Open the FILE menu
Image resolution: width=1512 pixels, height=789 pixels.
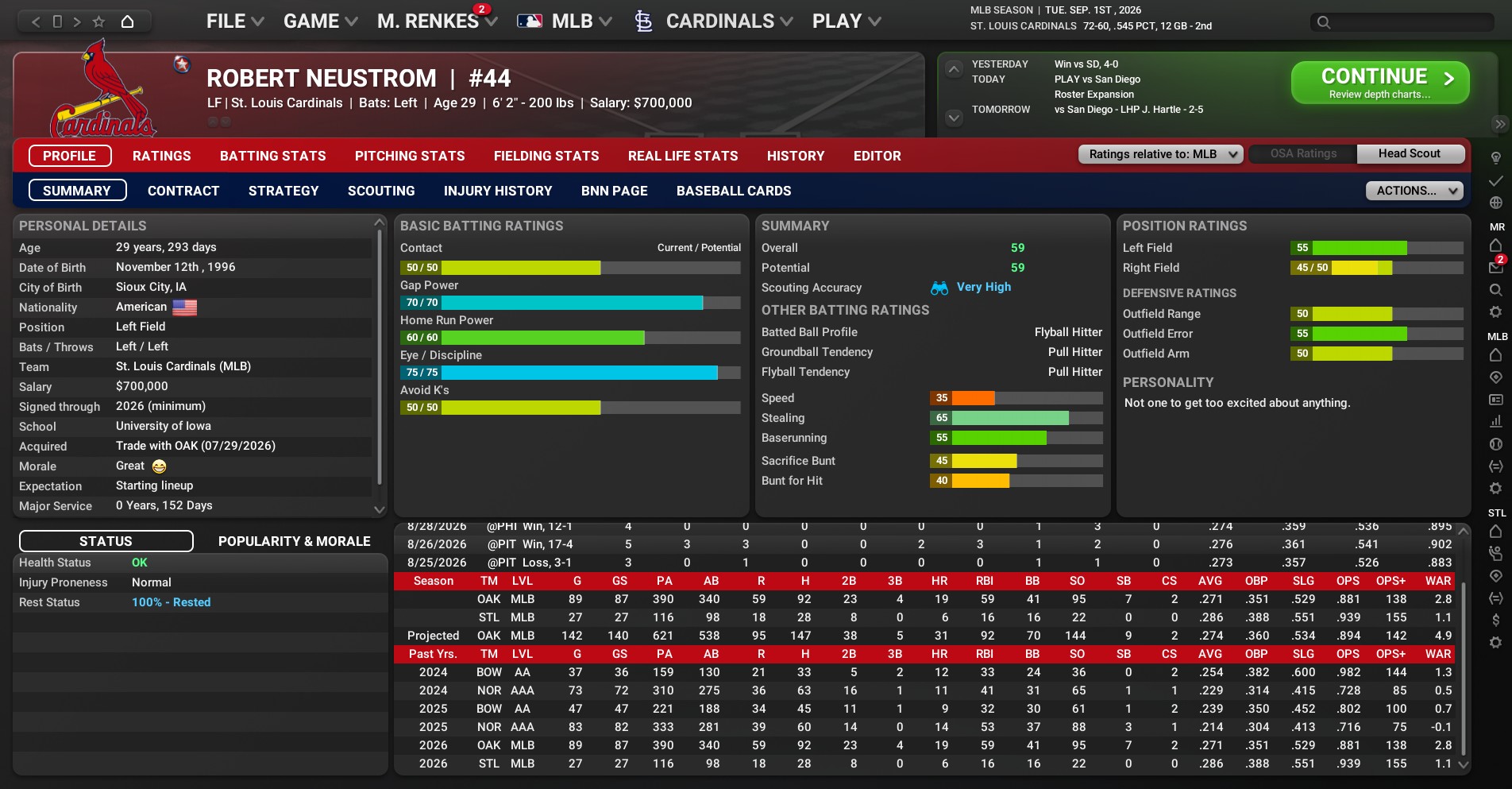pos(234,21)
